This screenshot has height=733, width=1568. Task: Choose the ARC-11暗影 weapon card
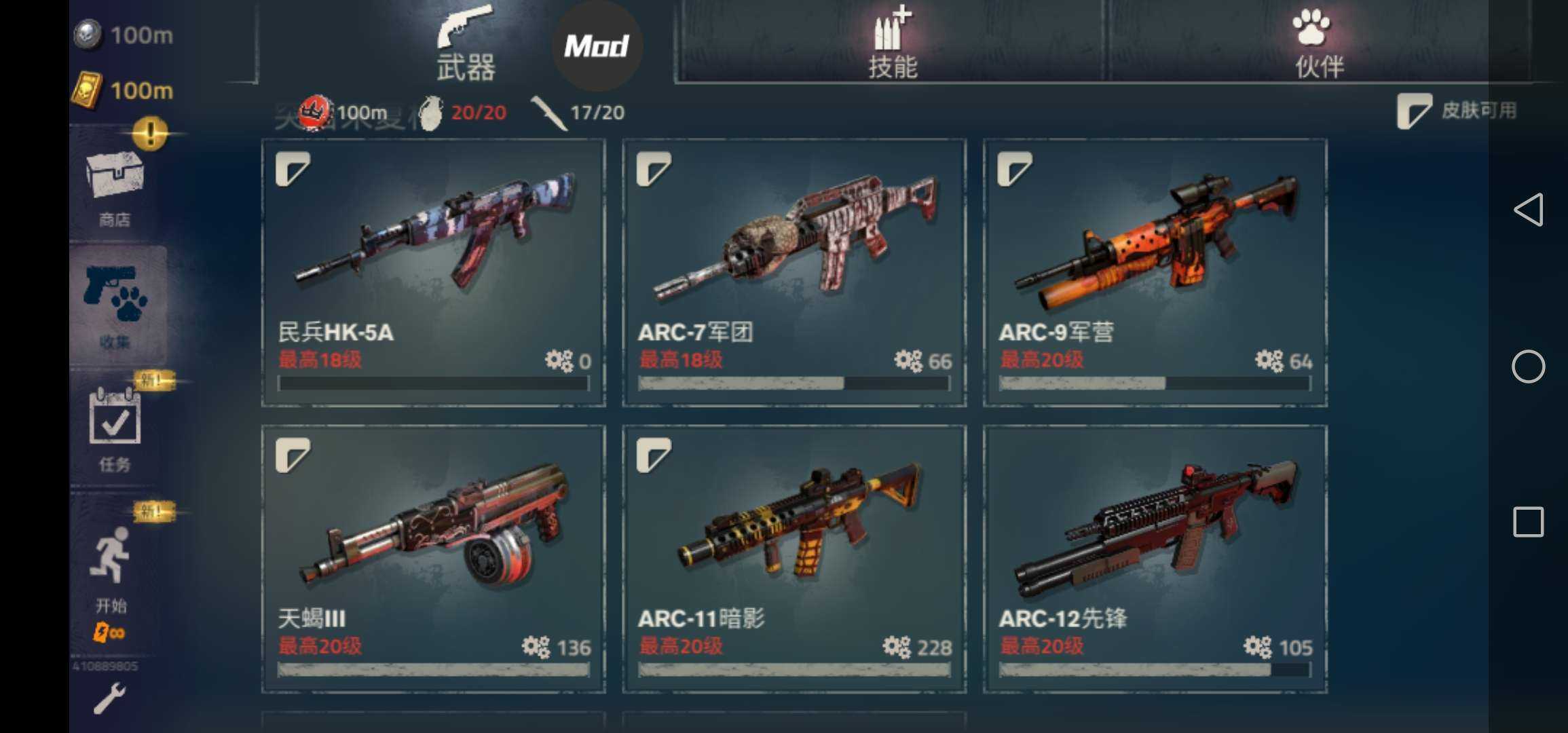point(794,559)
